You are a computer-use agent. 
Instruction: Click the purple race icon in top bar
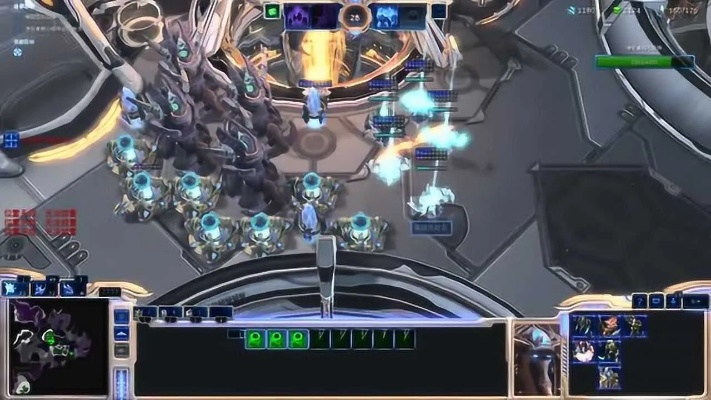click(299, 15)
